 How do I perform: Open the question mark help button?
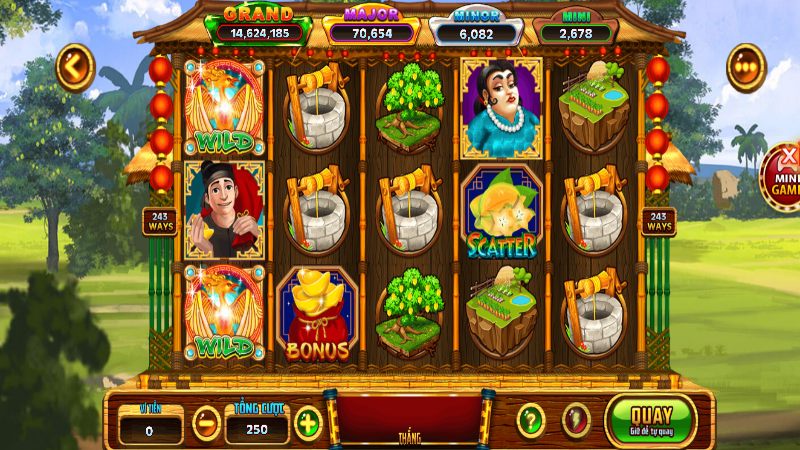coord(530,420)
